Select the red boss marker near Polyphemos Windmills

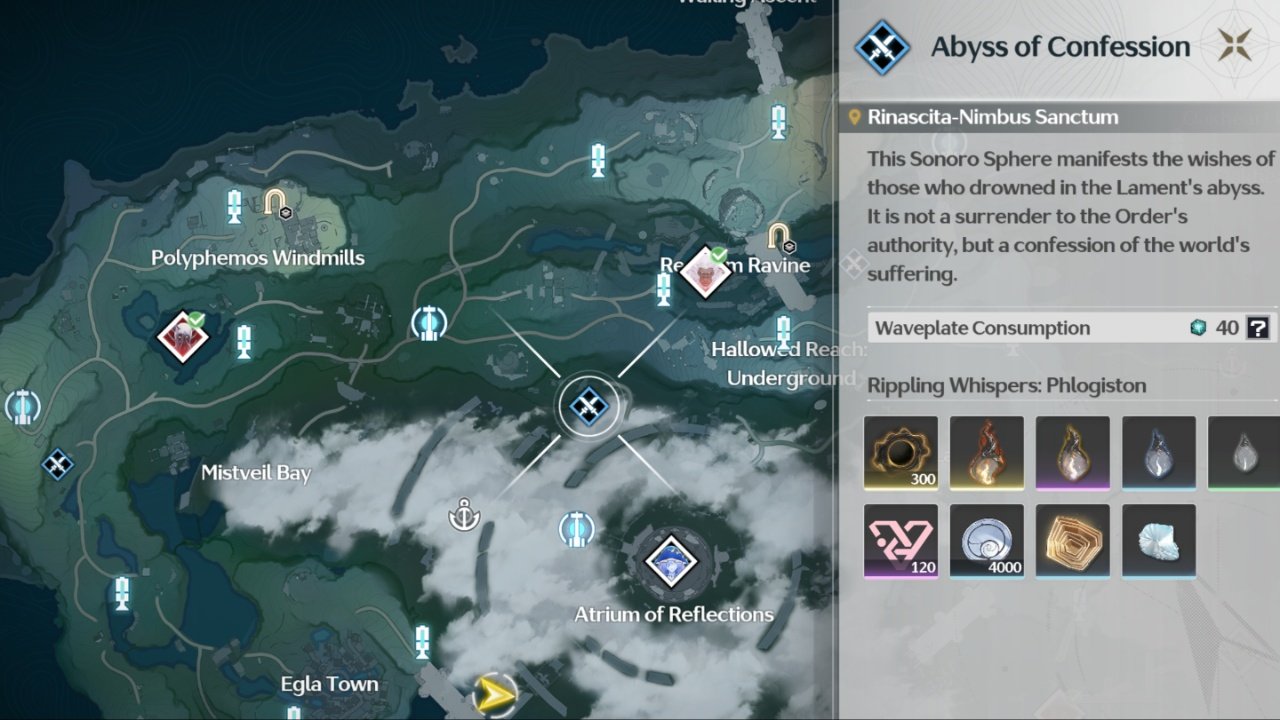(183, 337)
